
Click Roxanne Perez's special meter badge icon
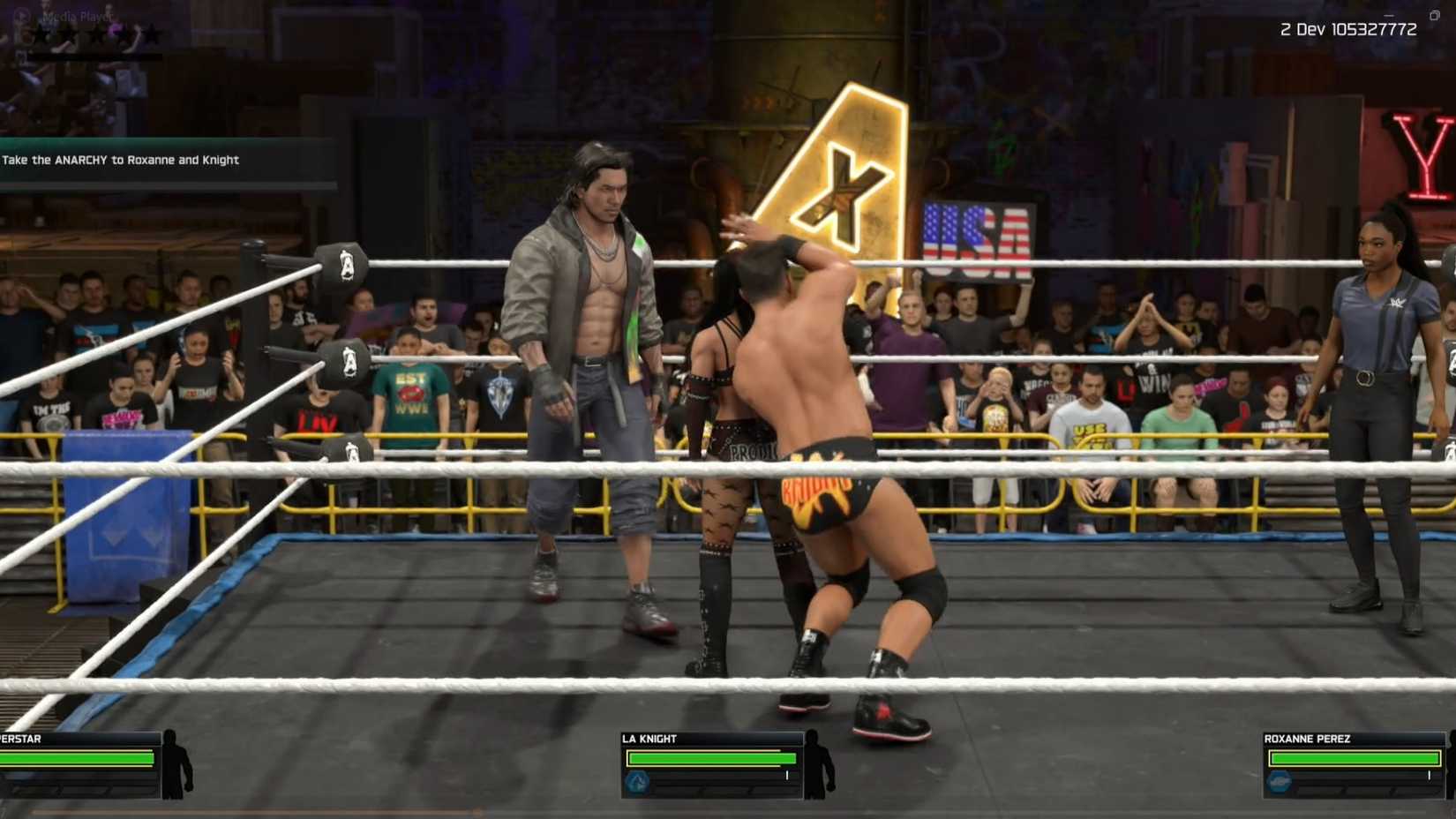tap(1280, 782)
